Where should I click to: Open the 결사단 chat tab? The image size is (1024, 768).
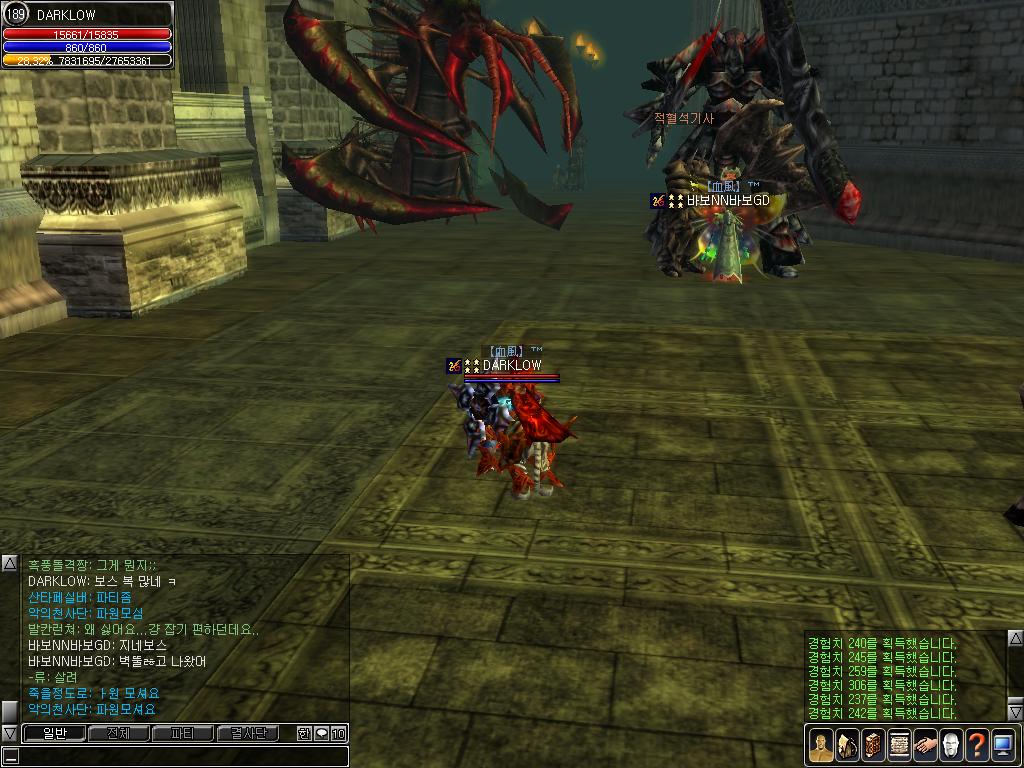(248, 733)
